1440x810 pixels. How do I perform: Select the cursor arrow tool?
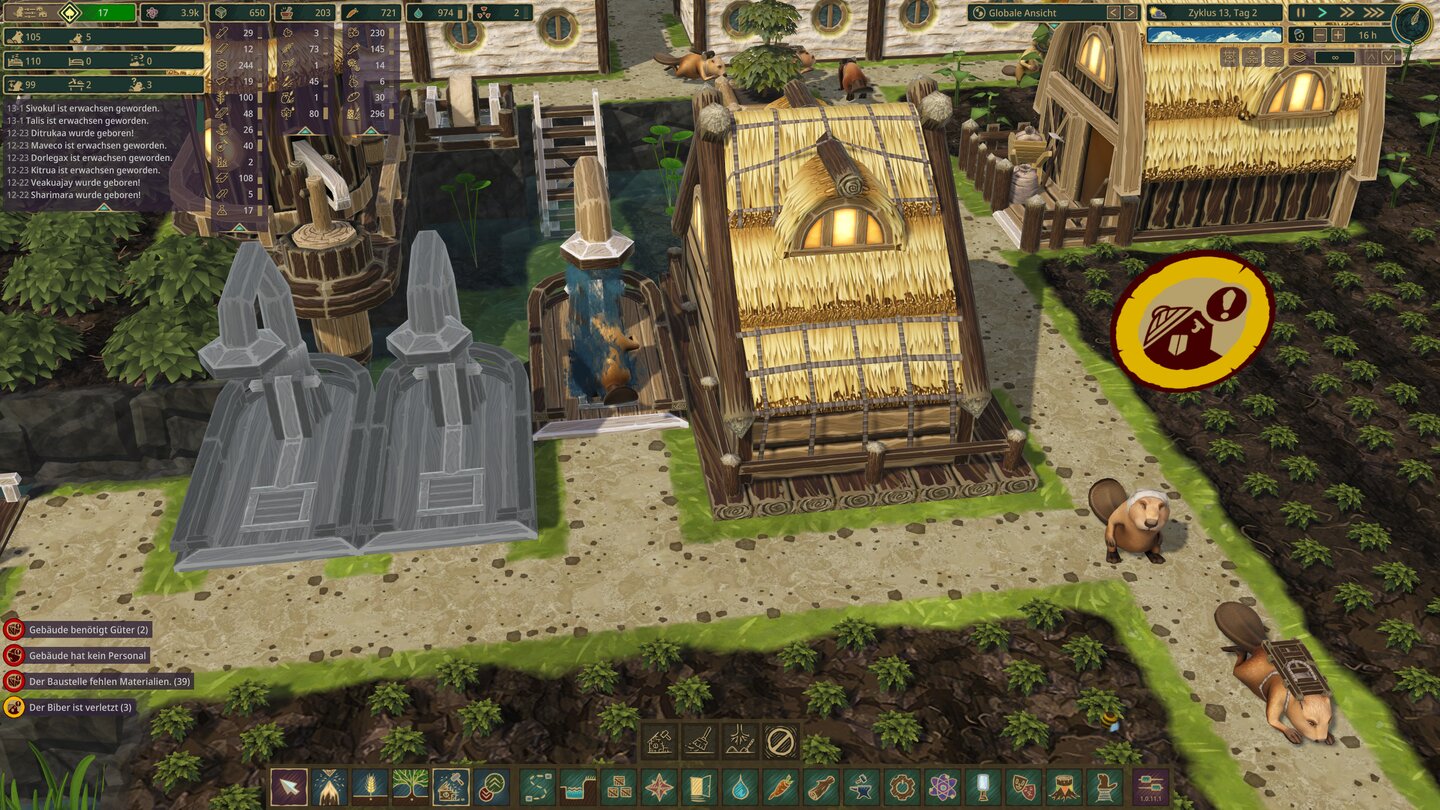coord(288,787)
